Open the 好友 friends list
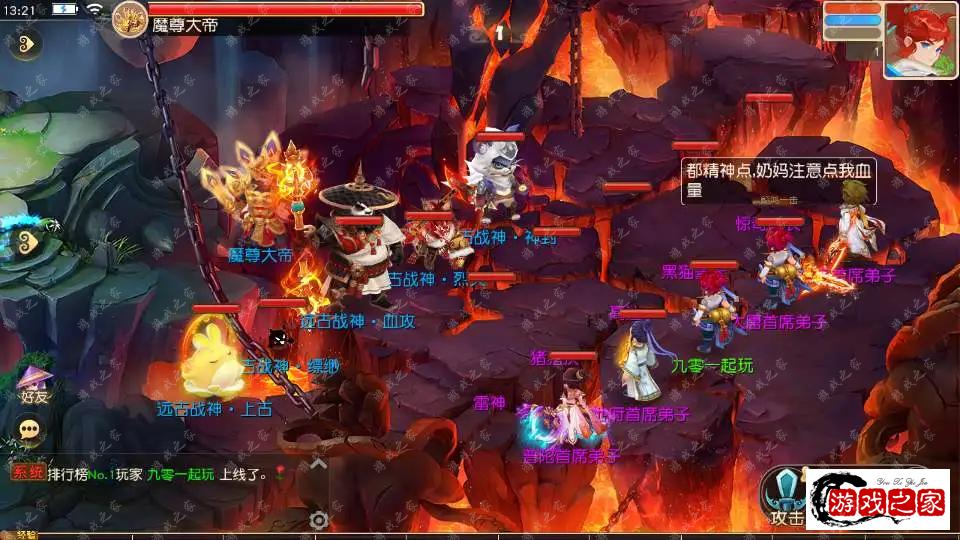 pos(33,384)
